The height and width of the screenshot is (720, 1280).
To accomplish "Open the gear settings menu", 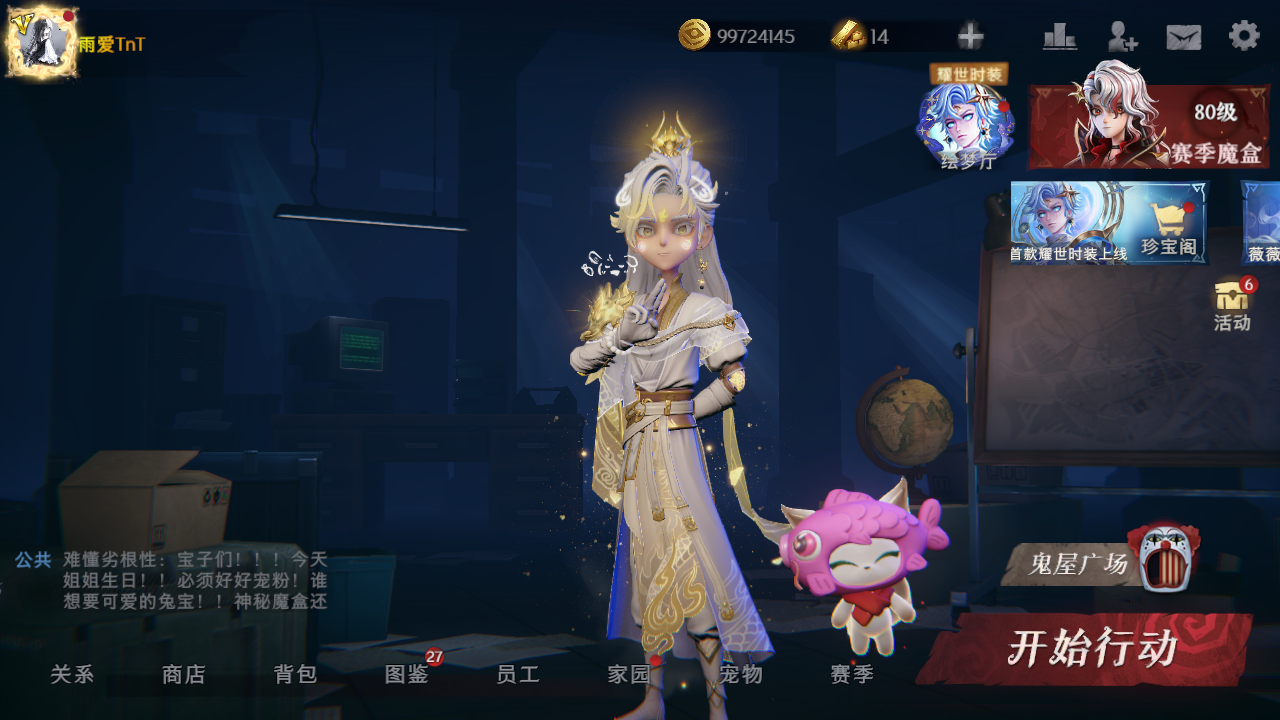I will point(1244,36).
